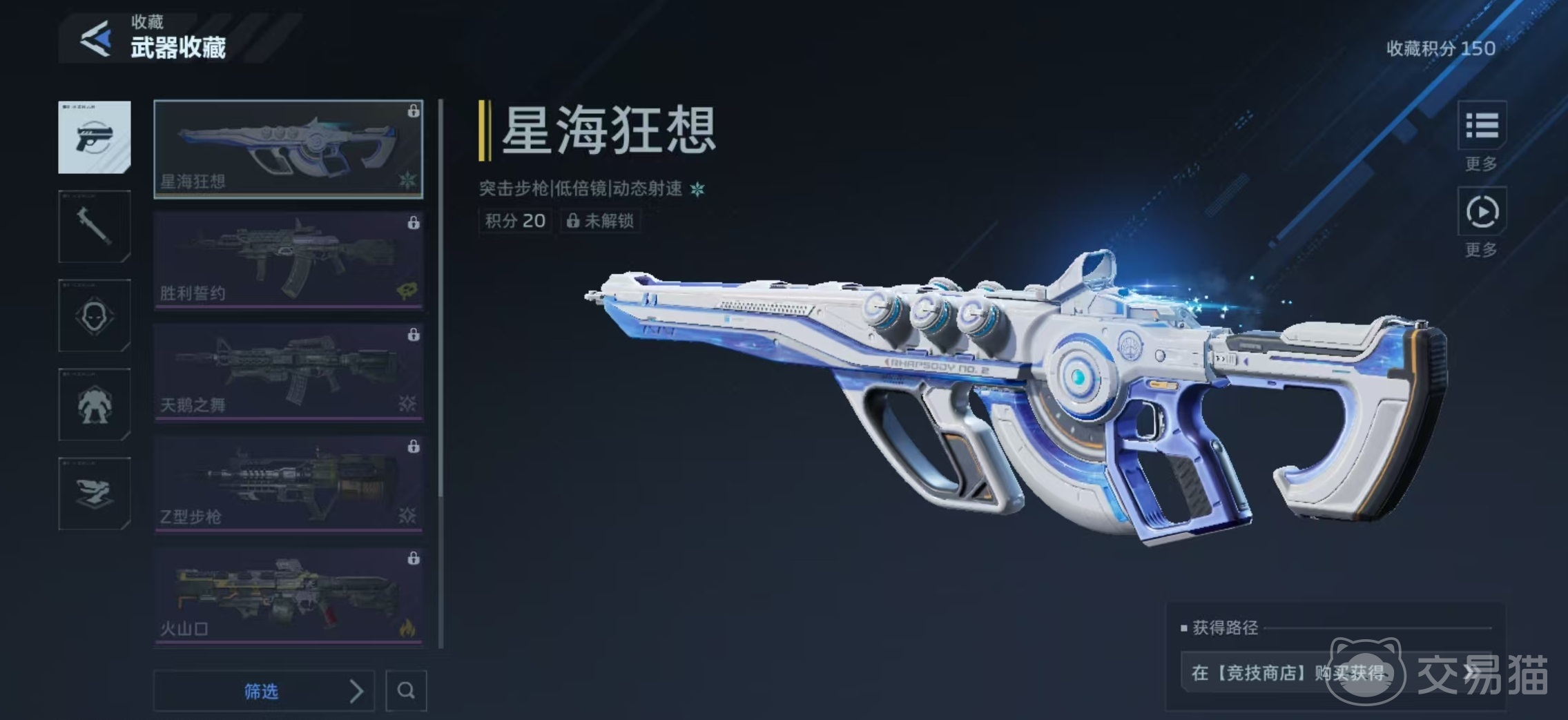The image size is (1568, 720).
Task: Click the magnifying glass search button
Action: (406, 690)
